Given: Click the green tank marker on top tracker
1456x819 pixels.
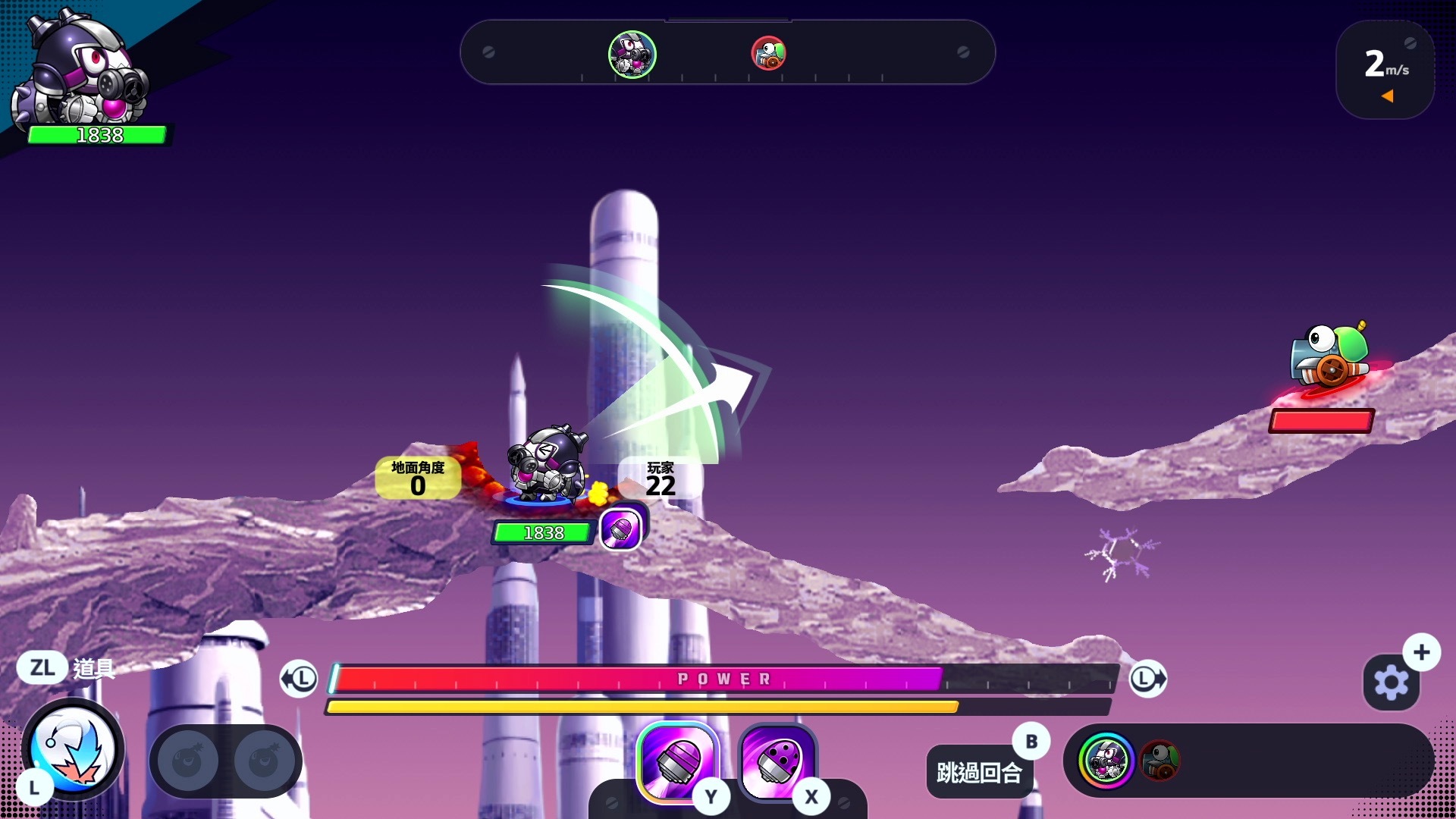Looking at the screenshot, I should coord(768,54).
